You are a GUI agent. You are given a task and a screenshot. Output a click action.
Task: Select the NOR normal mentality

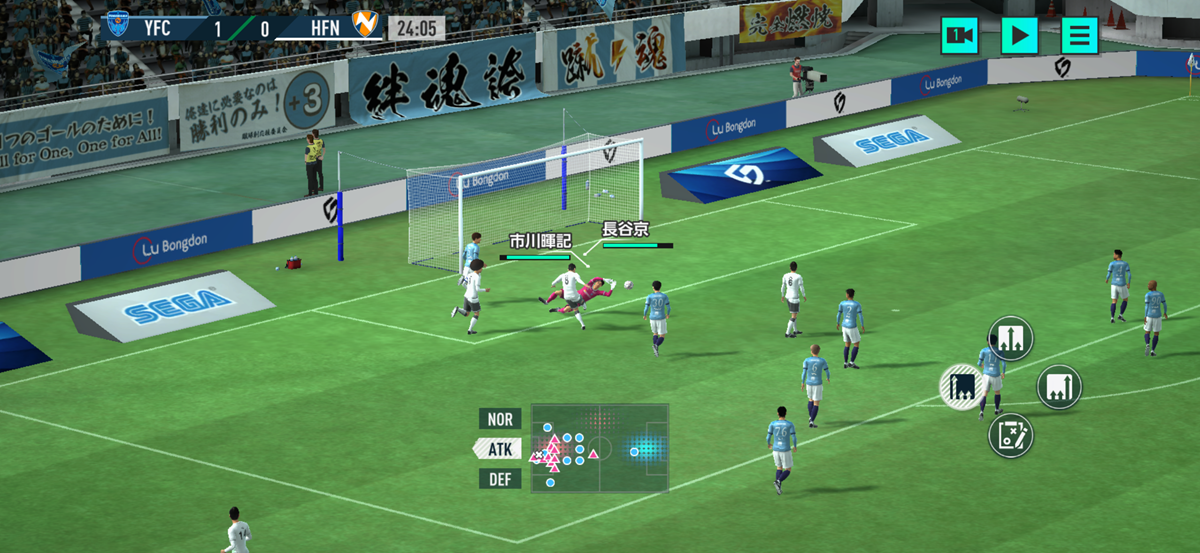(500, 419)
